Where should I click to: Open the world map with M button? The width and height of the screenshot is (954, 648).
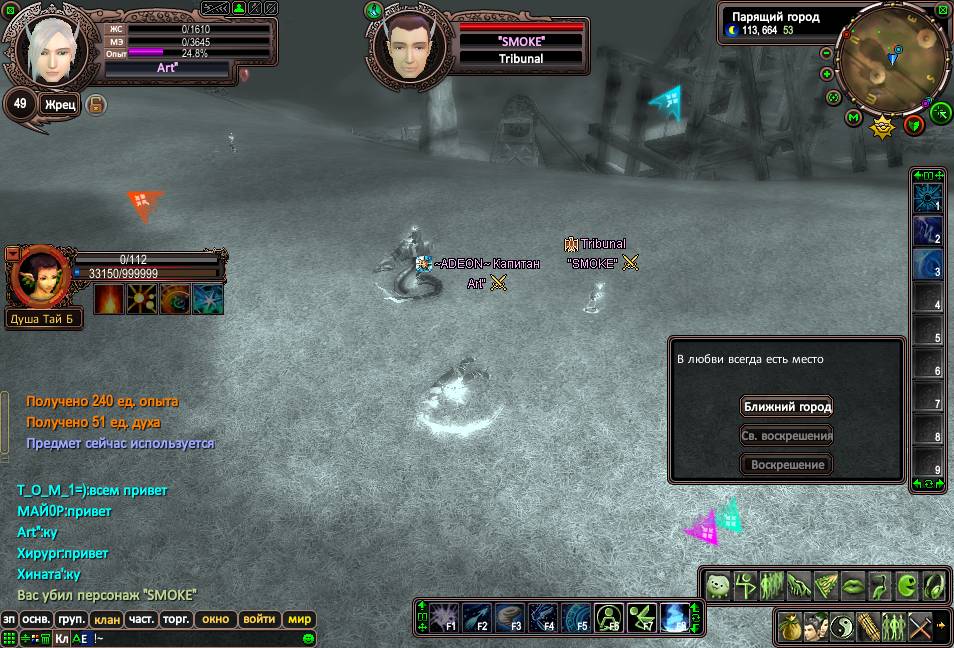[853, 118]
